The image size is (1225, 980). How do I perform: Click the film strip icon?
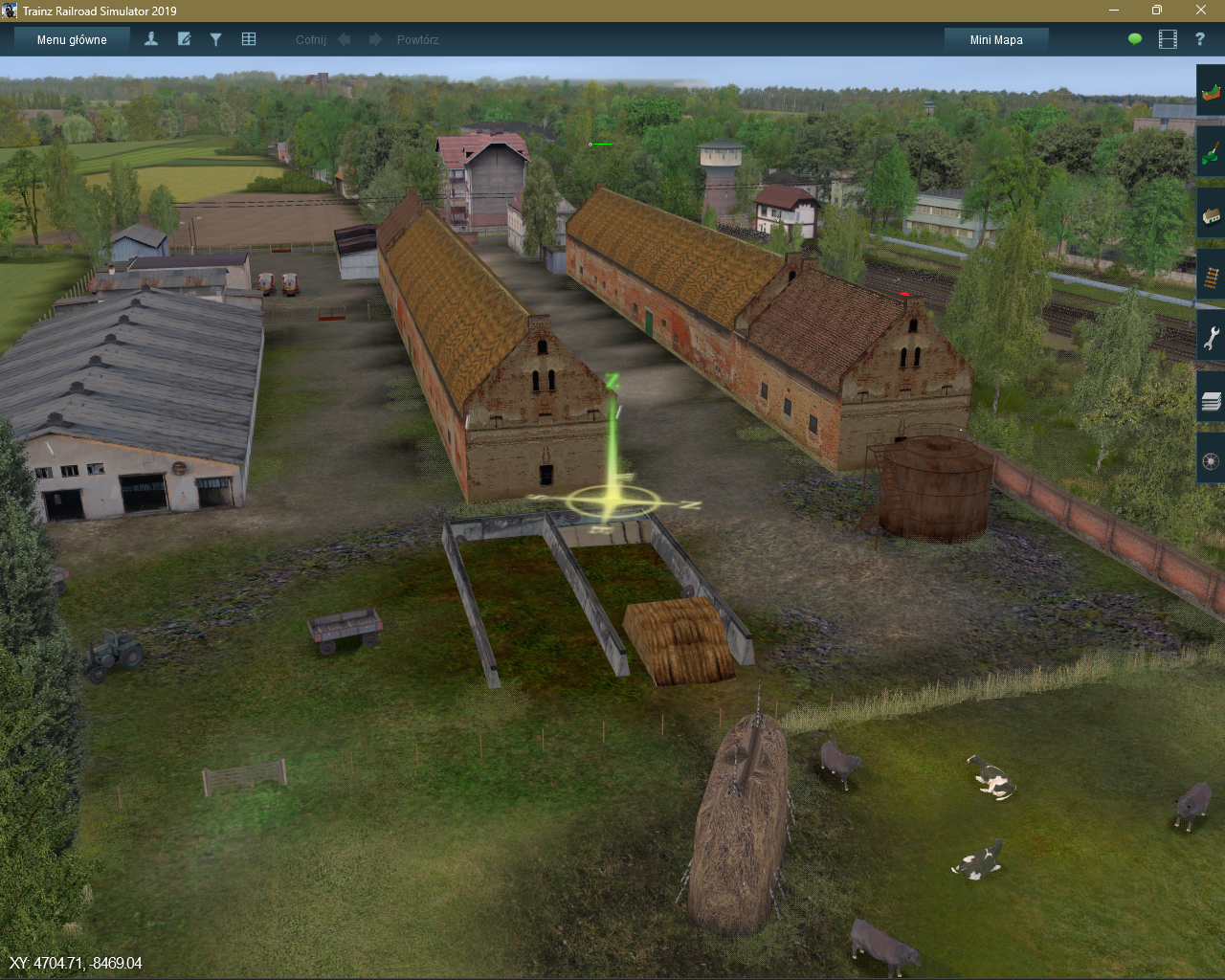pos(1168,39)
